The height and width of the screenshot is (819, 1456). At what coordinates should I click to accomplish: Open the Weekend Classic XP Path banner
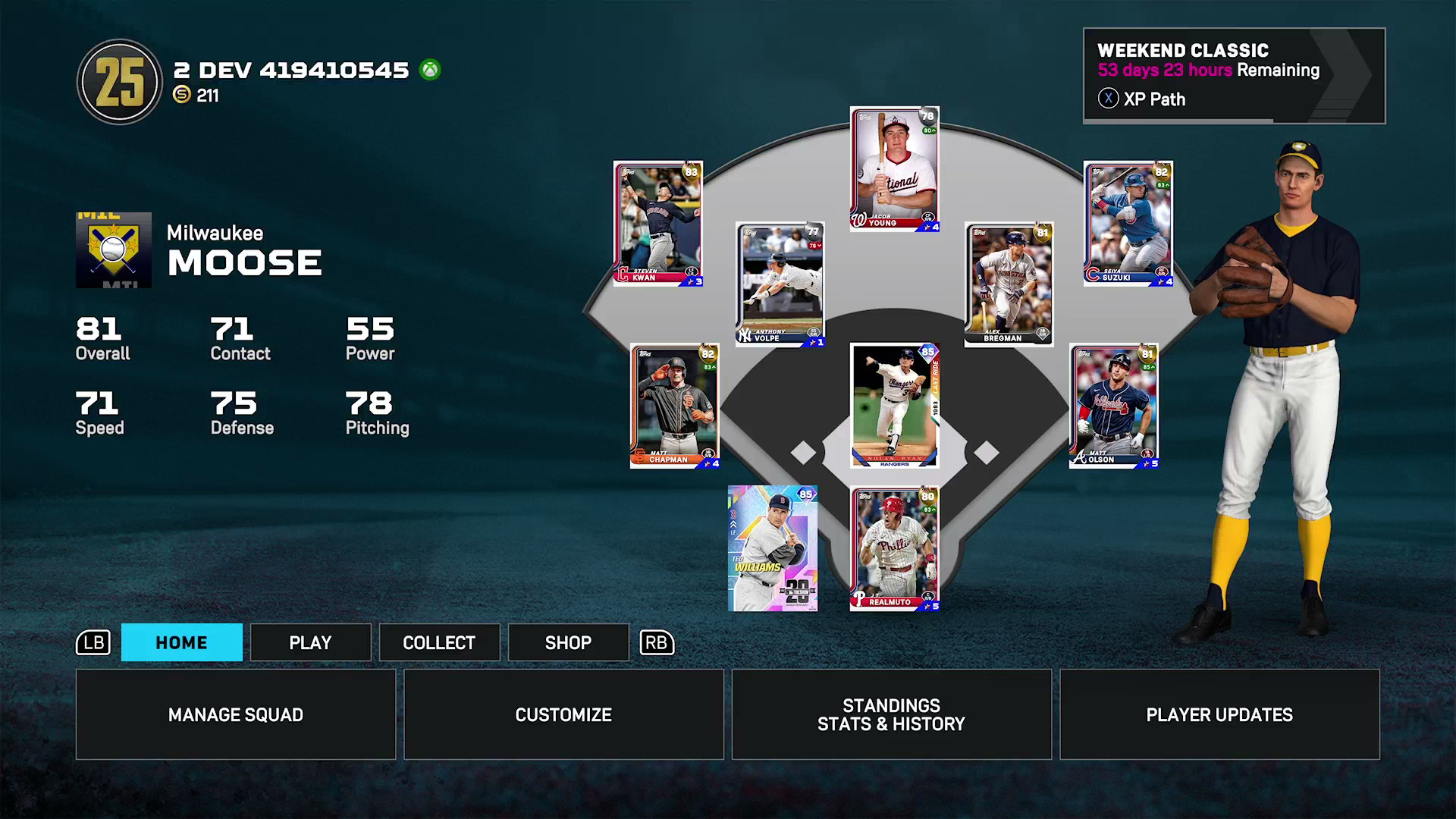pos(1234,76)
